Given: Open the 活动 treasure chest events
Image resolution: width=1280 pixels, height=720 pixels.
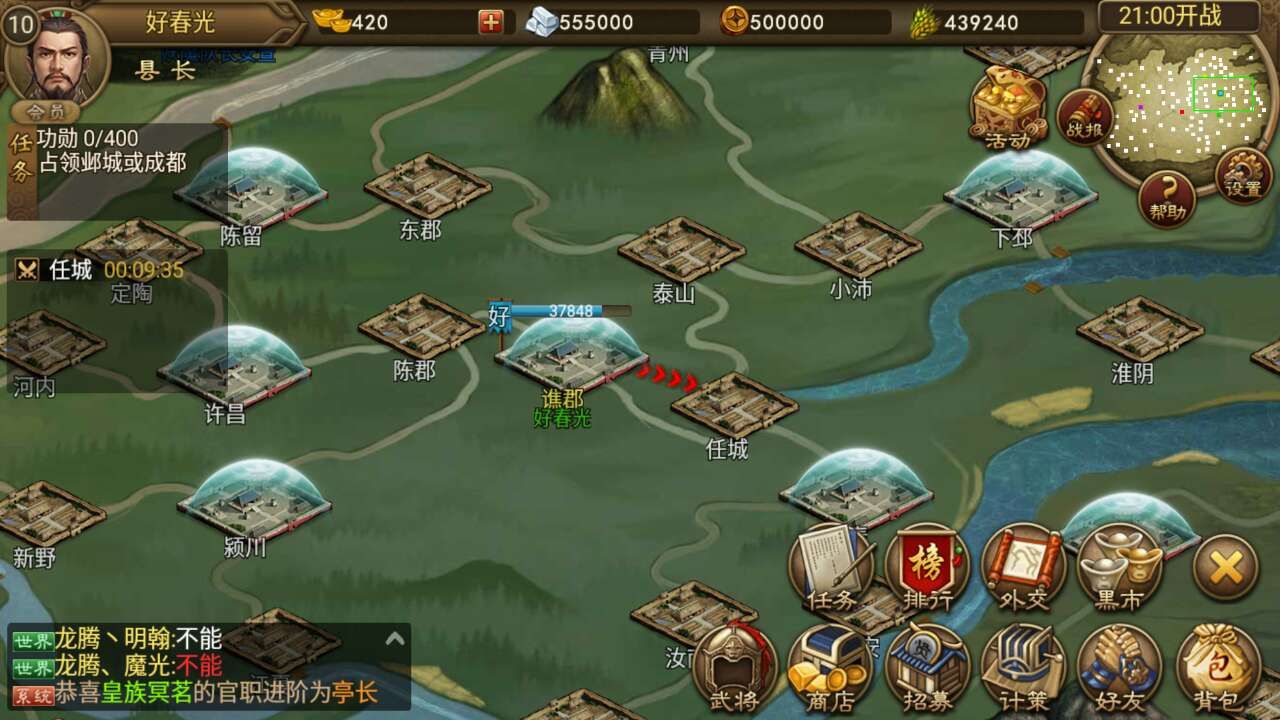Looking at the screenshot, I should click(1008, 104).
